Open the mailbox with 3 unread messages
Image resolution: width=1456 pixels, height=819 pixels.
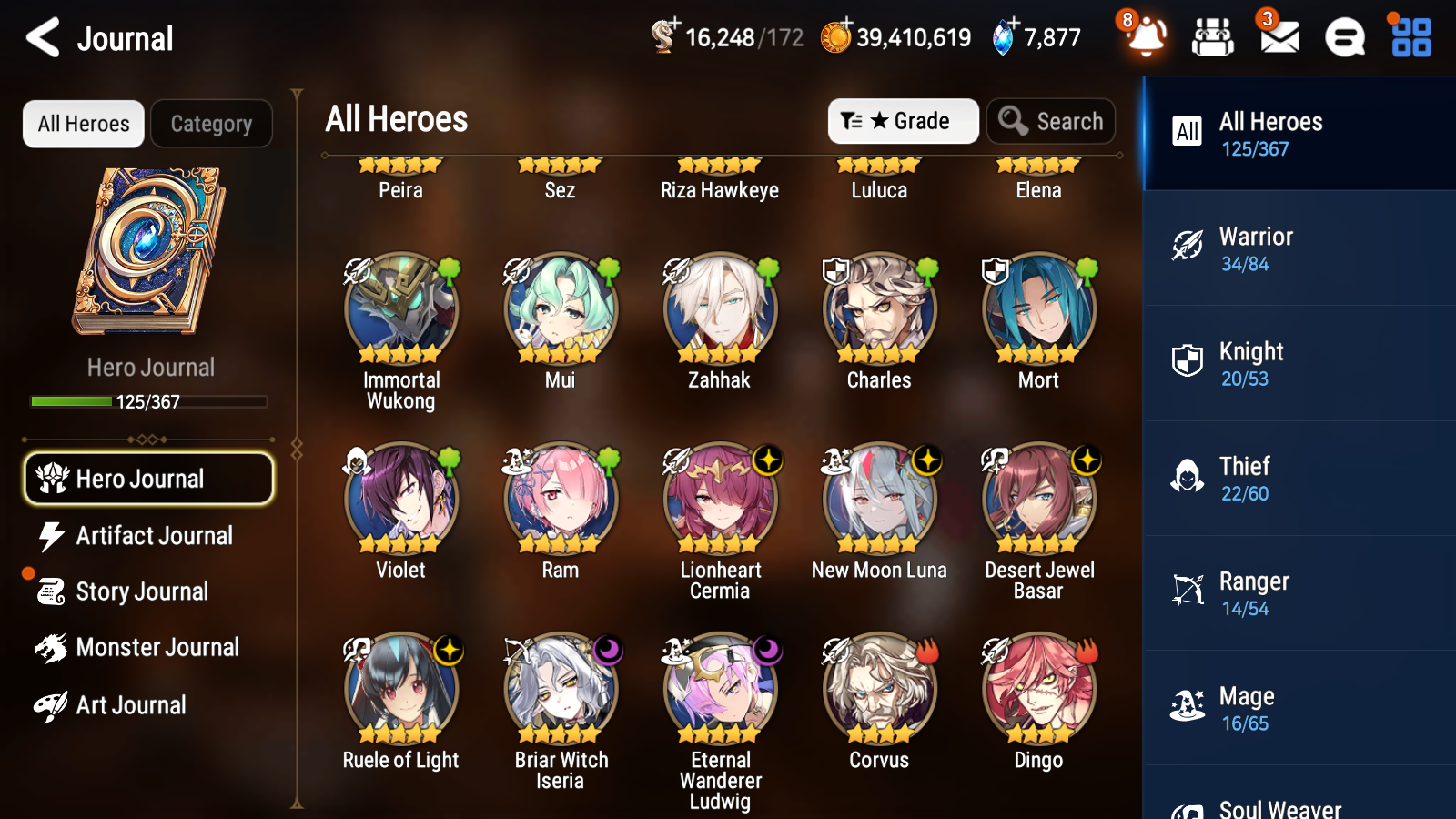pos(1278,38)
